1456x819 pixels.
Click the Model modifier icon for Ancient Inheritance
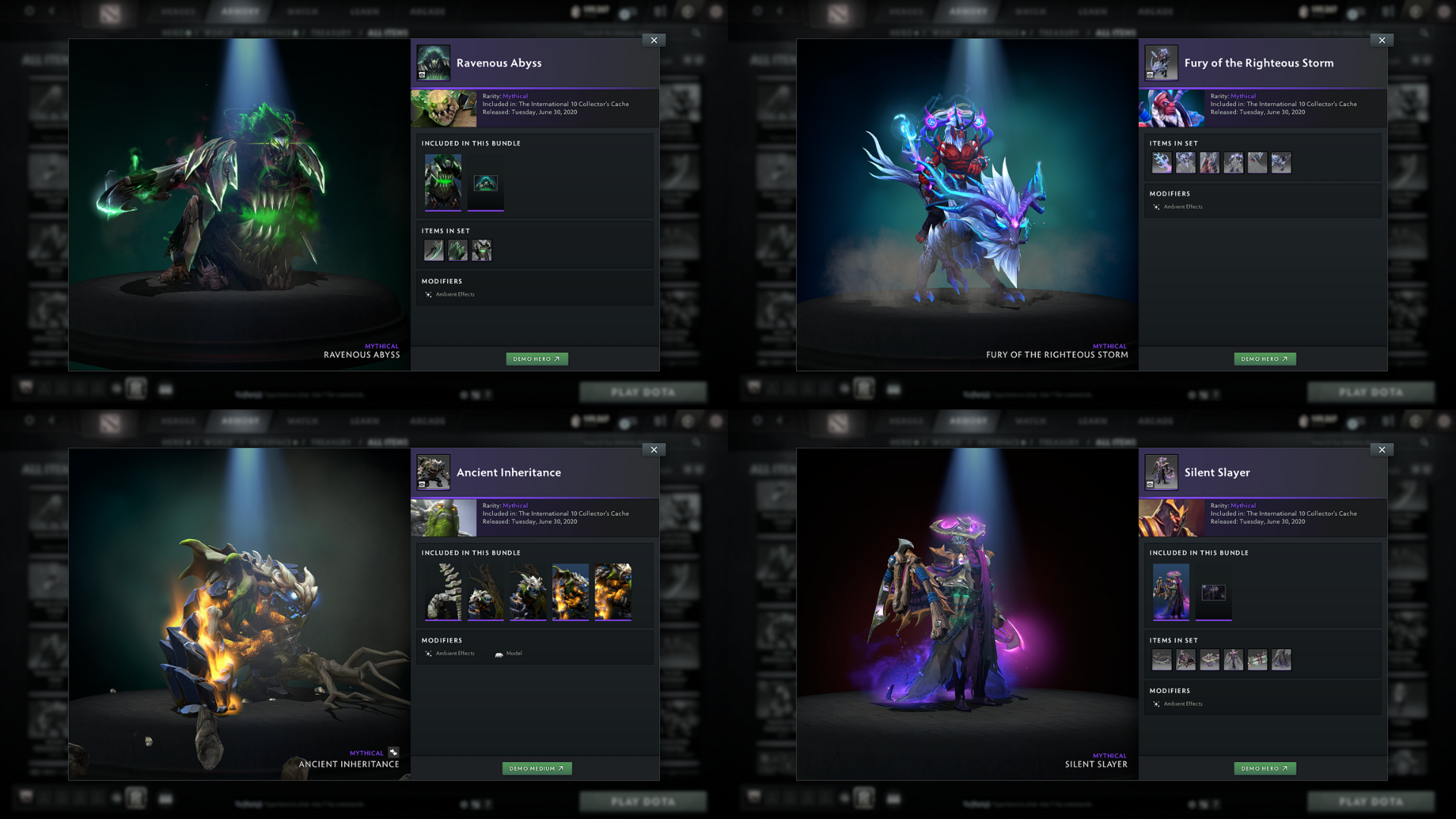coord(499,653)
